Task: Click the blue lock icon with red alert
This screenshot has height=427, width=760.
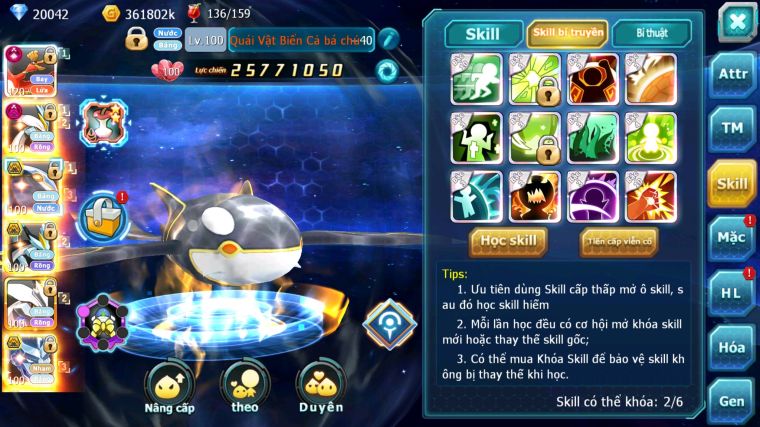Action: point(101,213)
